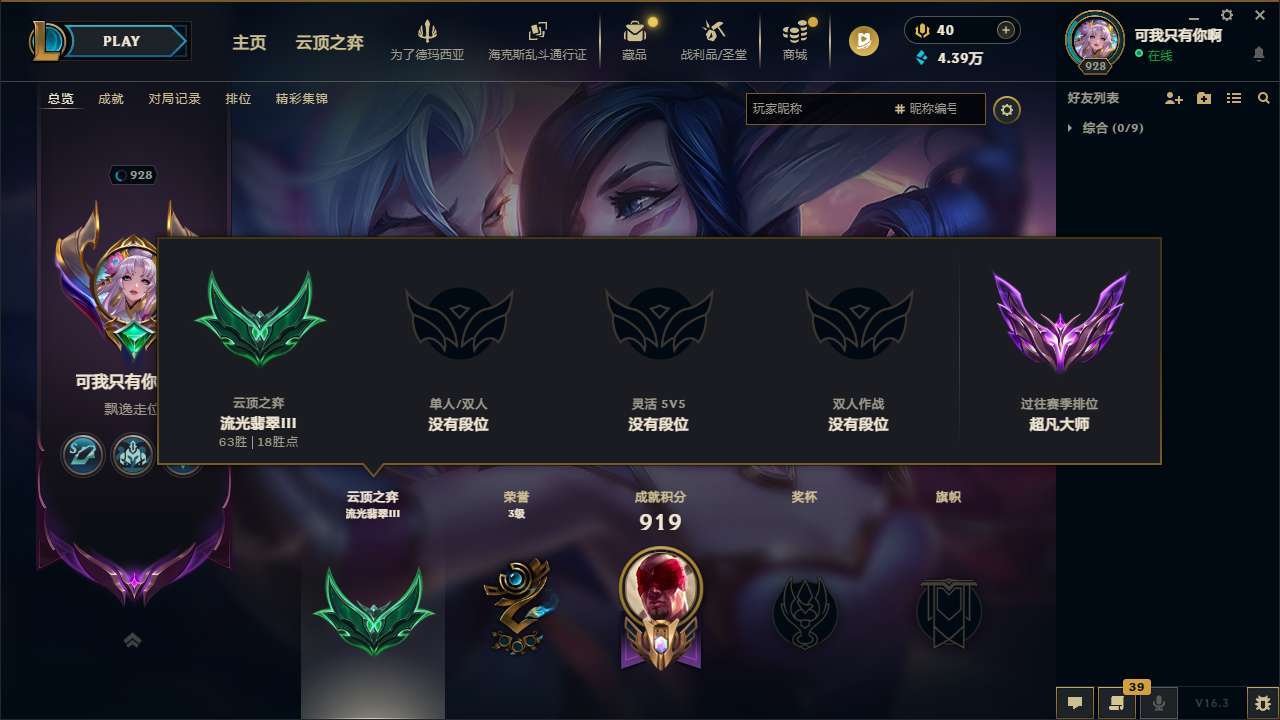Search friends with the magnifier icon
Viewport: 1280px width, 720px height.
tap(1263, 98)
